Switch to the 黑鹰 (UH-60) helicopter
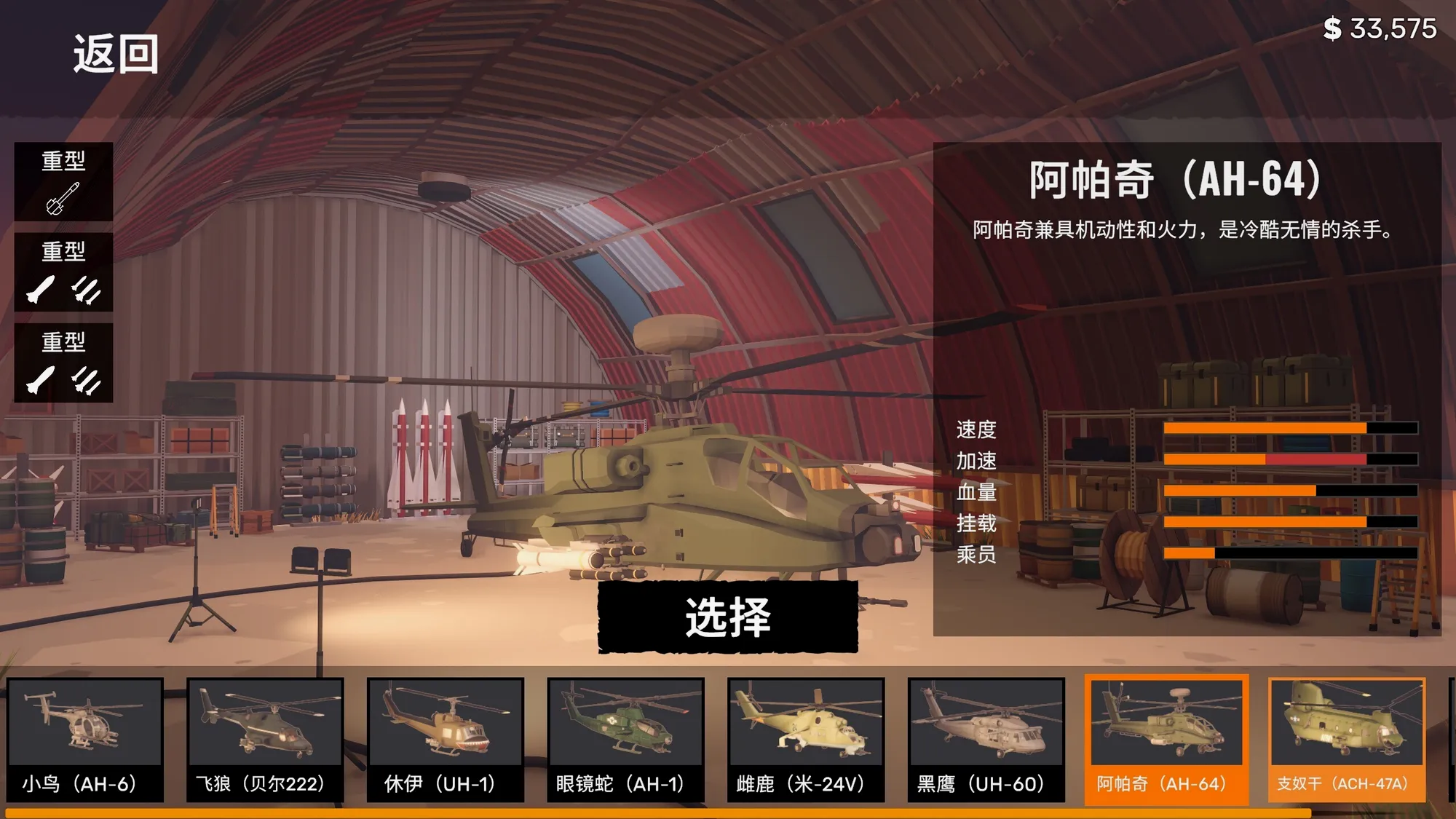 pos(986,740)
